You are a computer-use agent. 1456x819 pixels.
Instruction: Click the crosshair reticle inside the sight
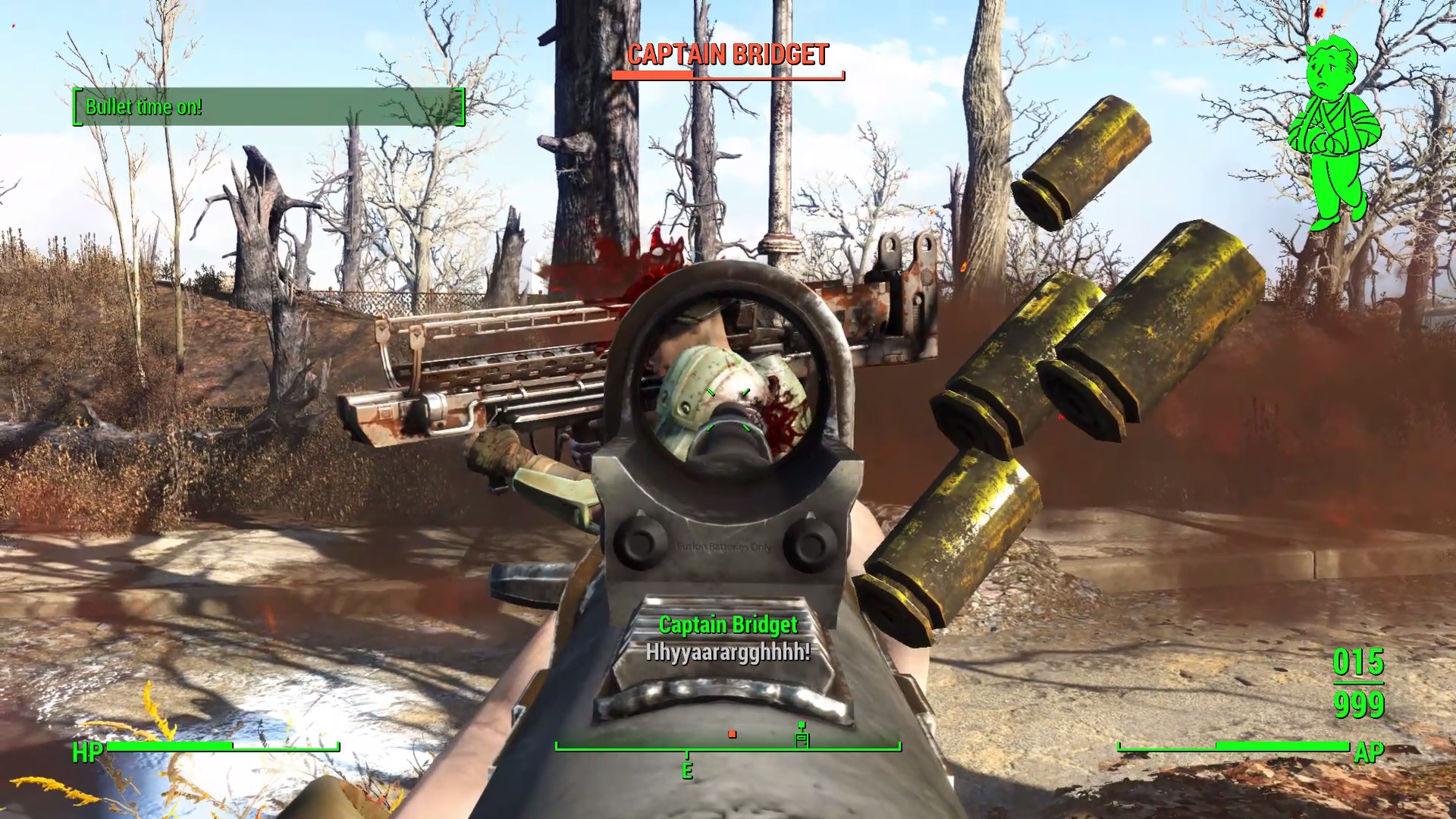point(728,409)
